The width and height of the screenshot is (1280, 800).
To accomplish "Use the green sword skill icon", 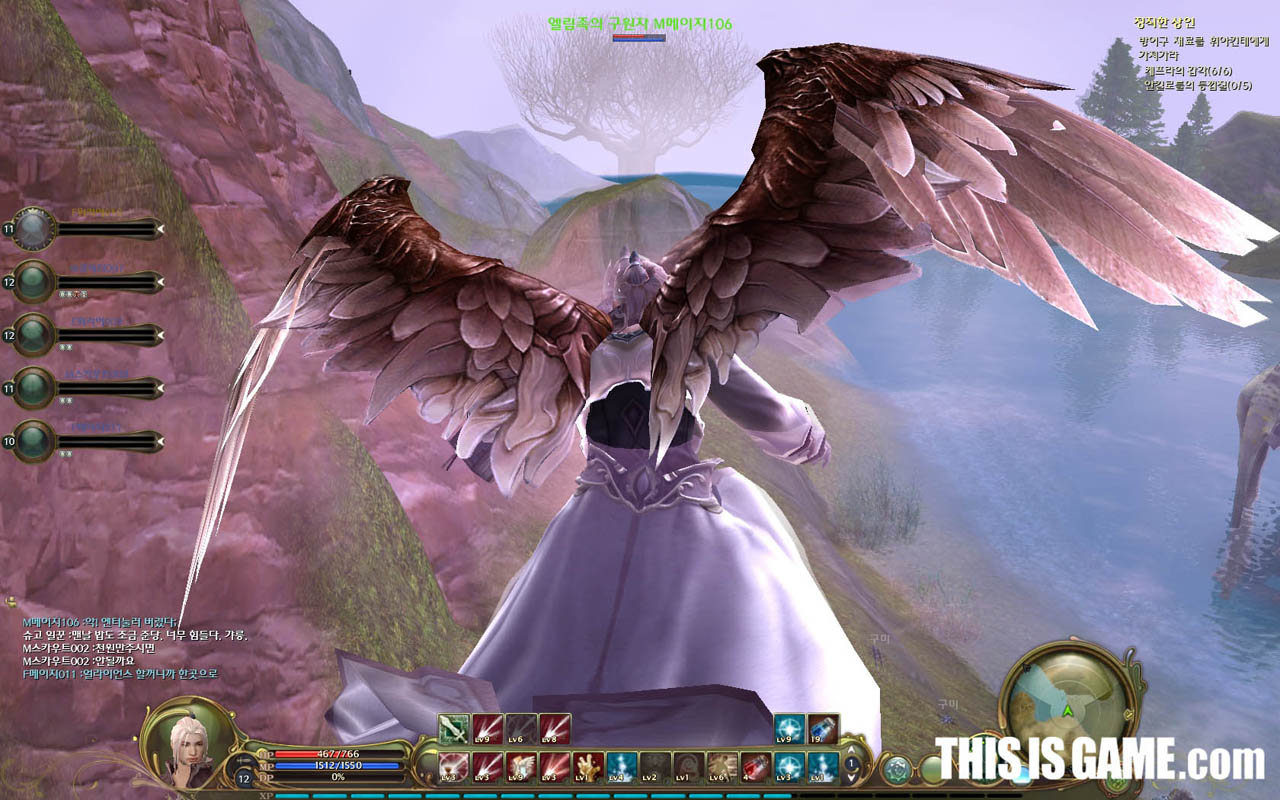I will 454,729.
